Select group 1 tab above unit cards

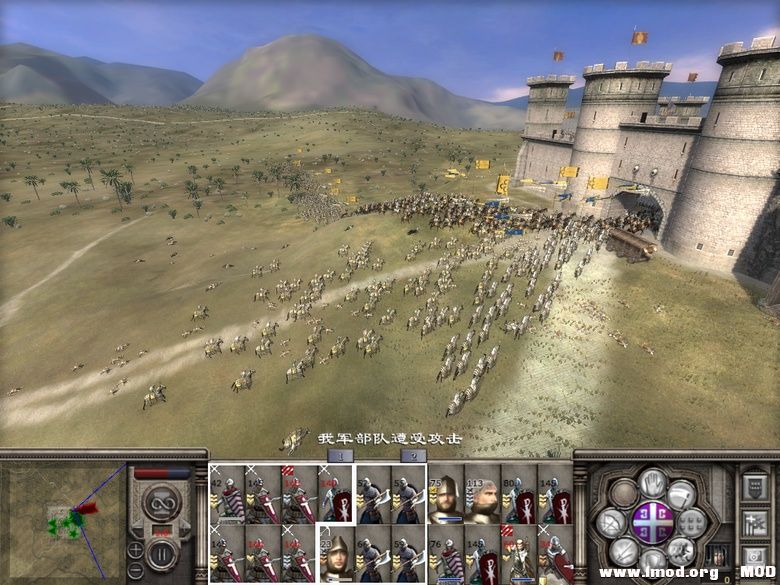(340, 455)
